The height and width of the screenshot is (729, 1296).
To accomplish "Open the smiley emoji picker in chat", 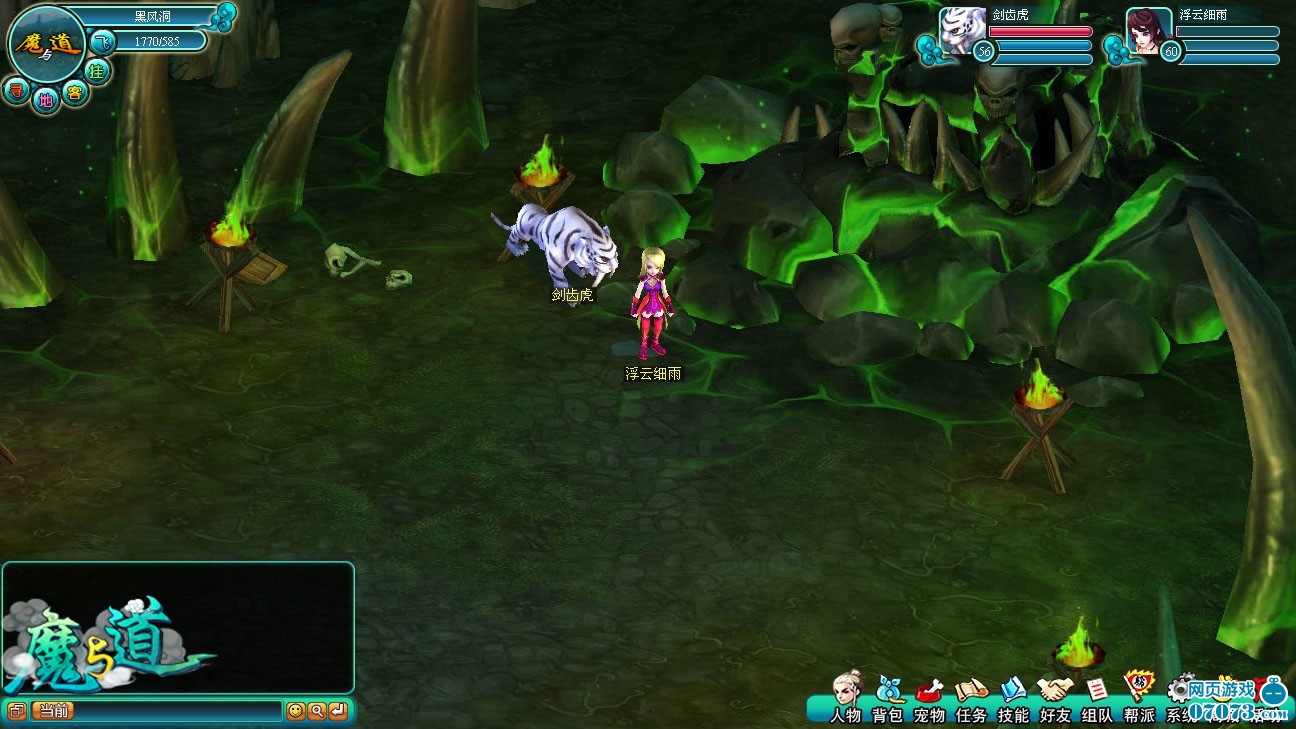I will 295,711.
